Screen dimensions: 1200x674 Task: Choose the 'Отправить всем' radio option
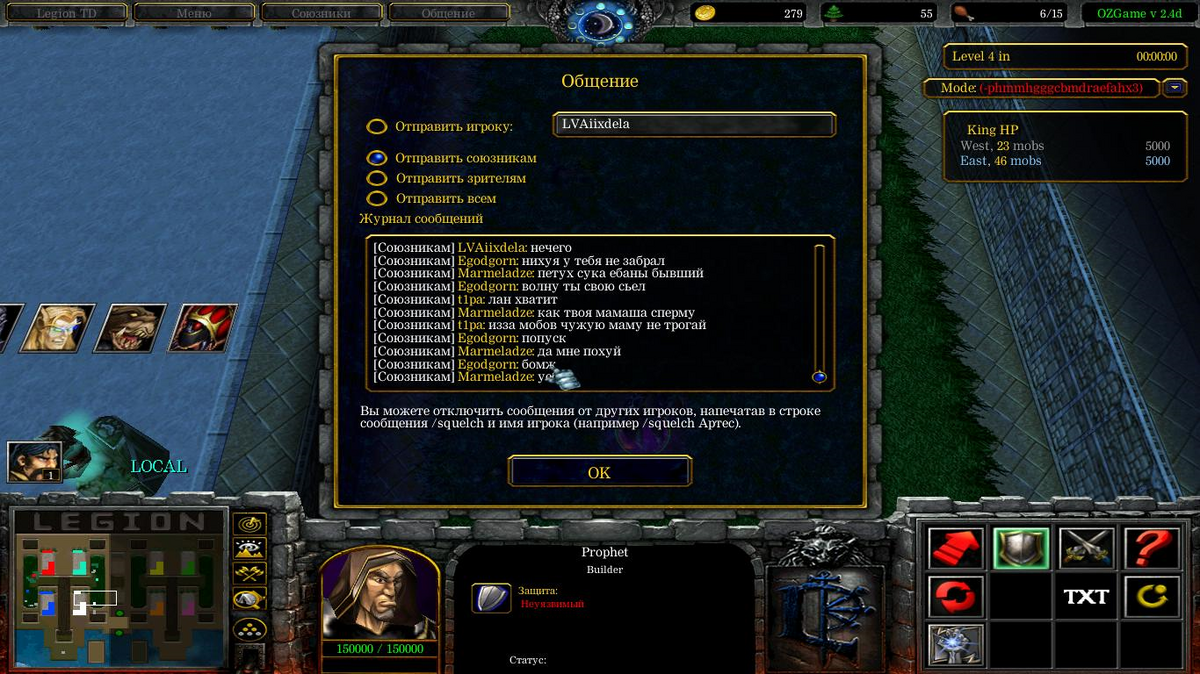[x=377, y=198]
